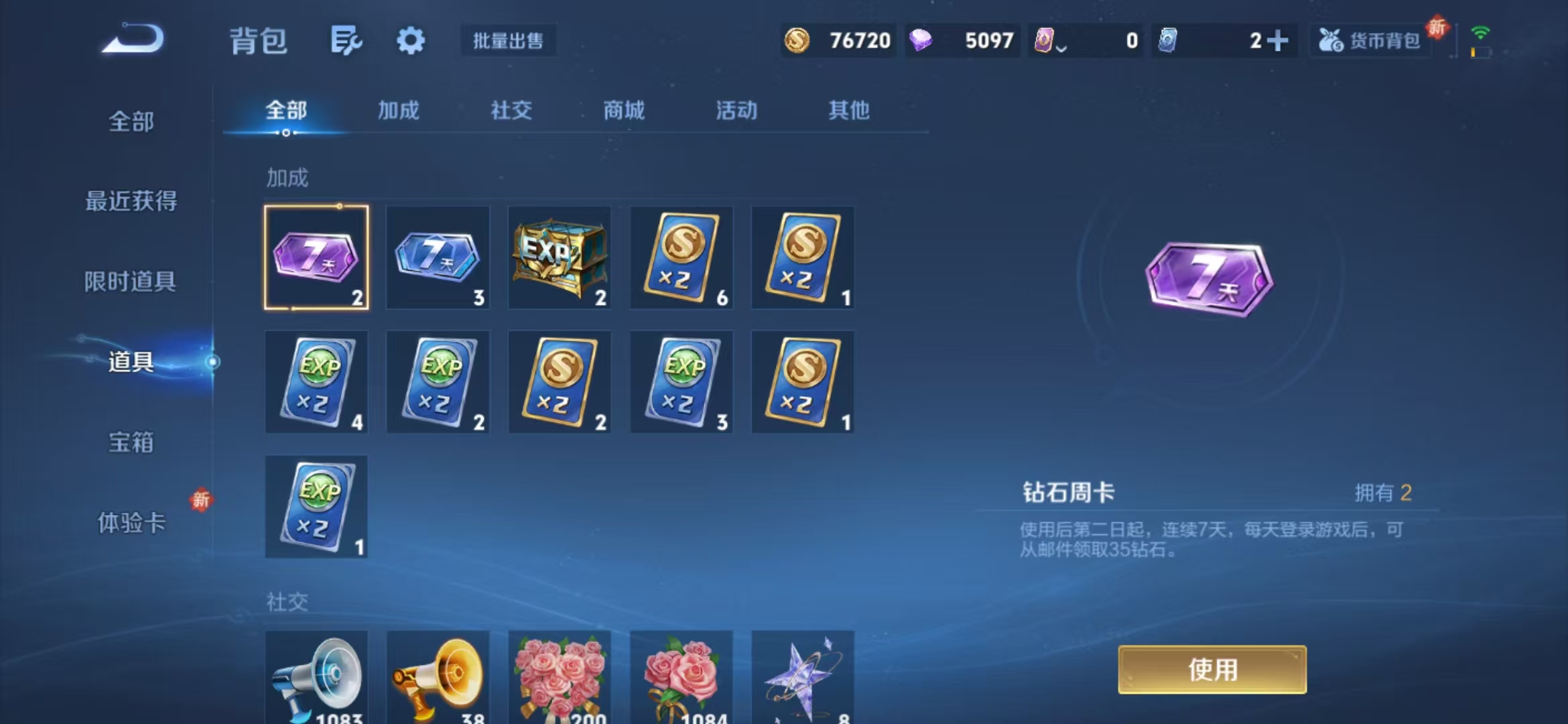The height and width of the screenshot is (724, 1568).
Task: Select the pink rose bouquet thumbnail
Action: coord(560,677)
